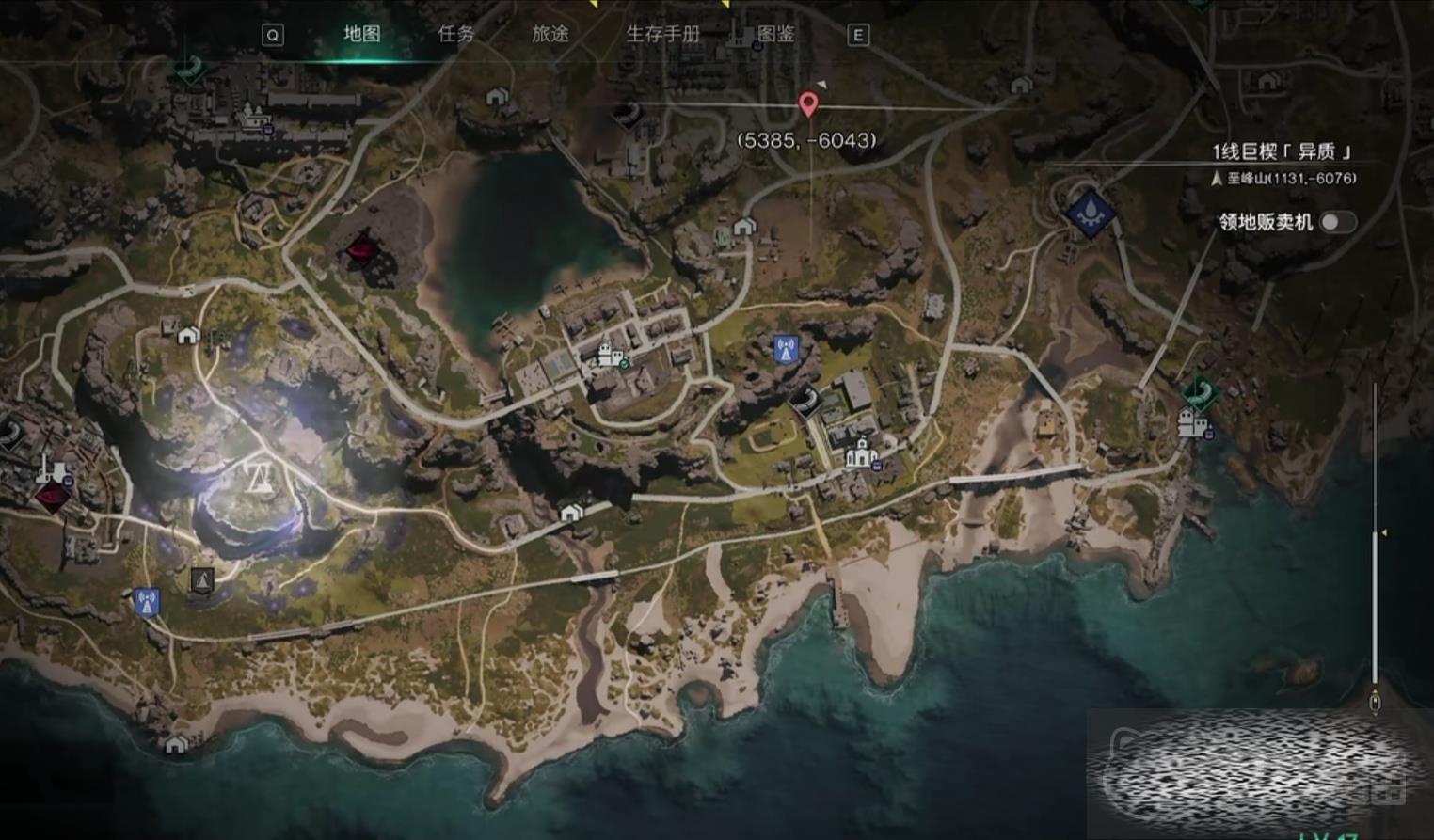Click the red pin map marker
Viewport: 1434px width, 840px height.
808,103
